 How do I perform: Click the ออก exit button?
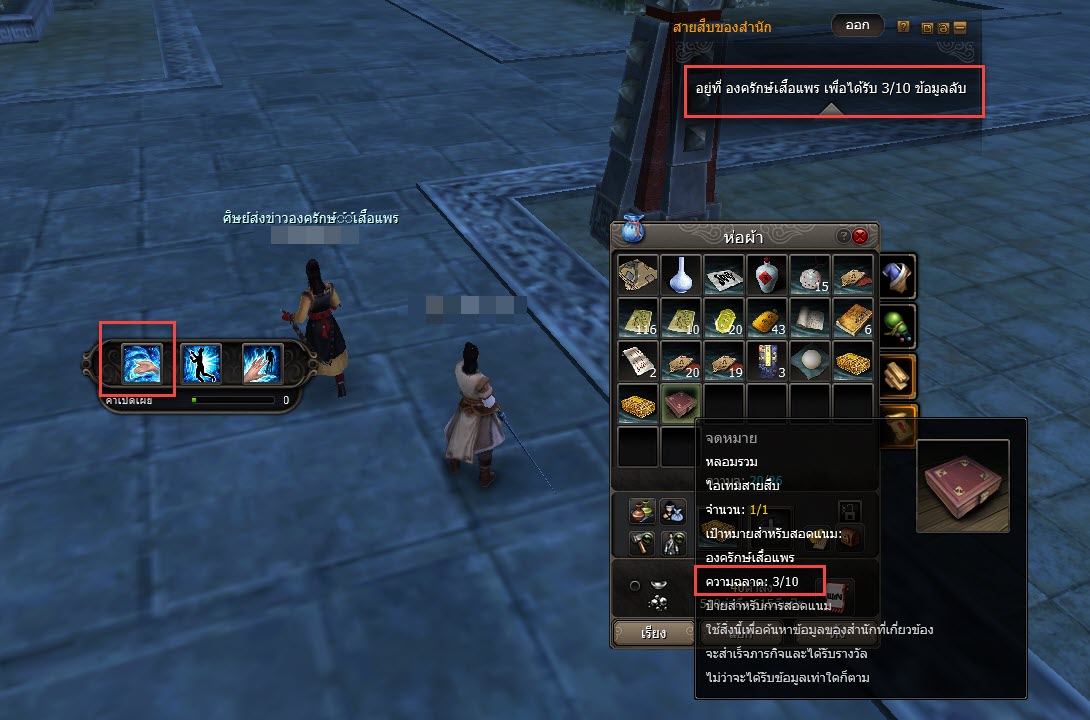click(857, 26)
